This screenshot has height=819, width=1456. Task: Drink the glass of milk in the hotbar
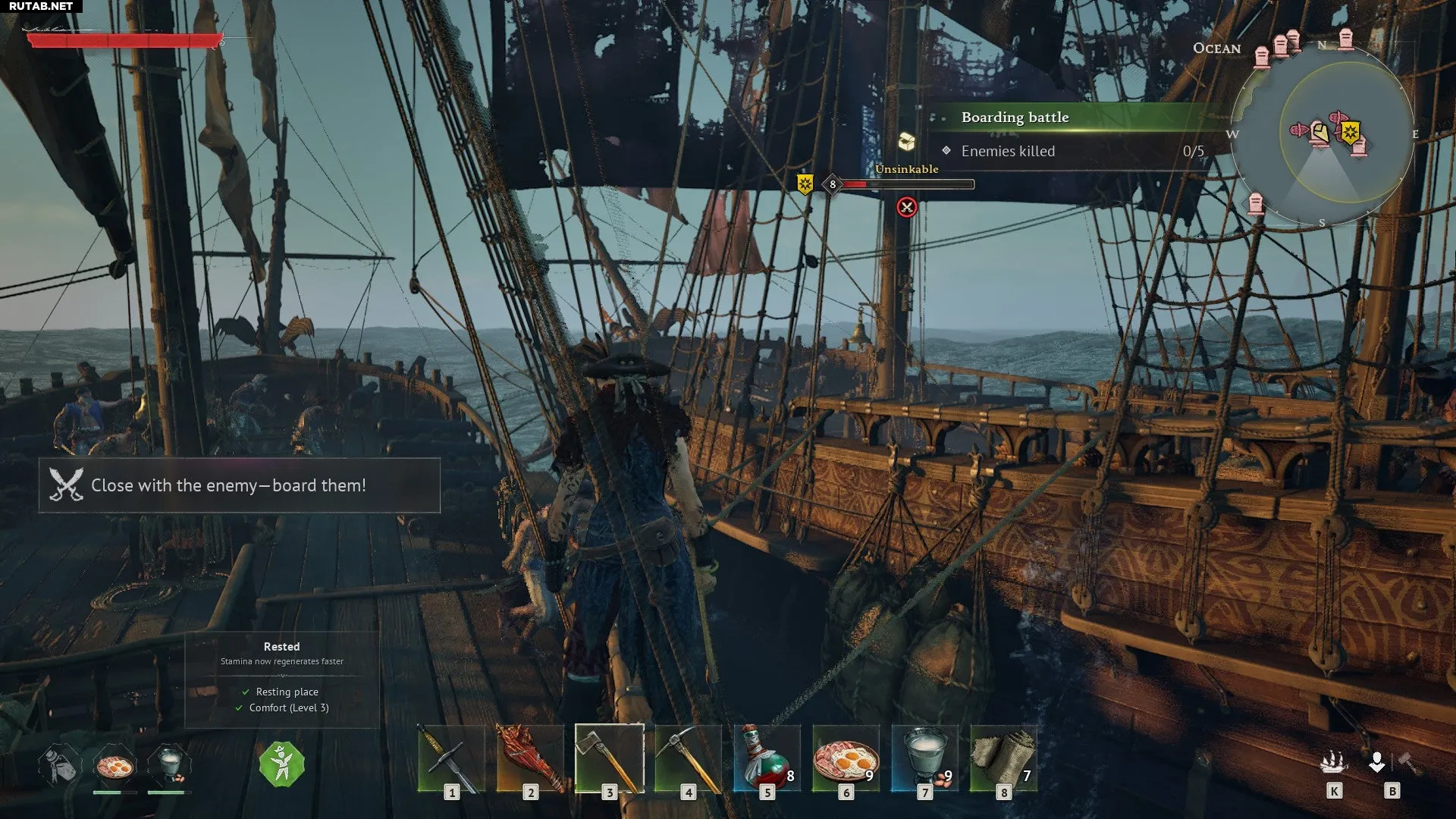[924, 758]
